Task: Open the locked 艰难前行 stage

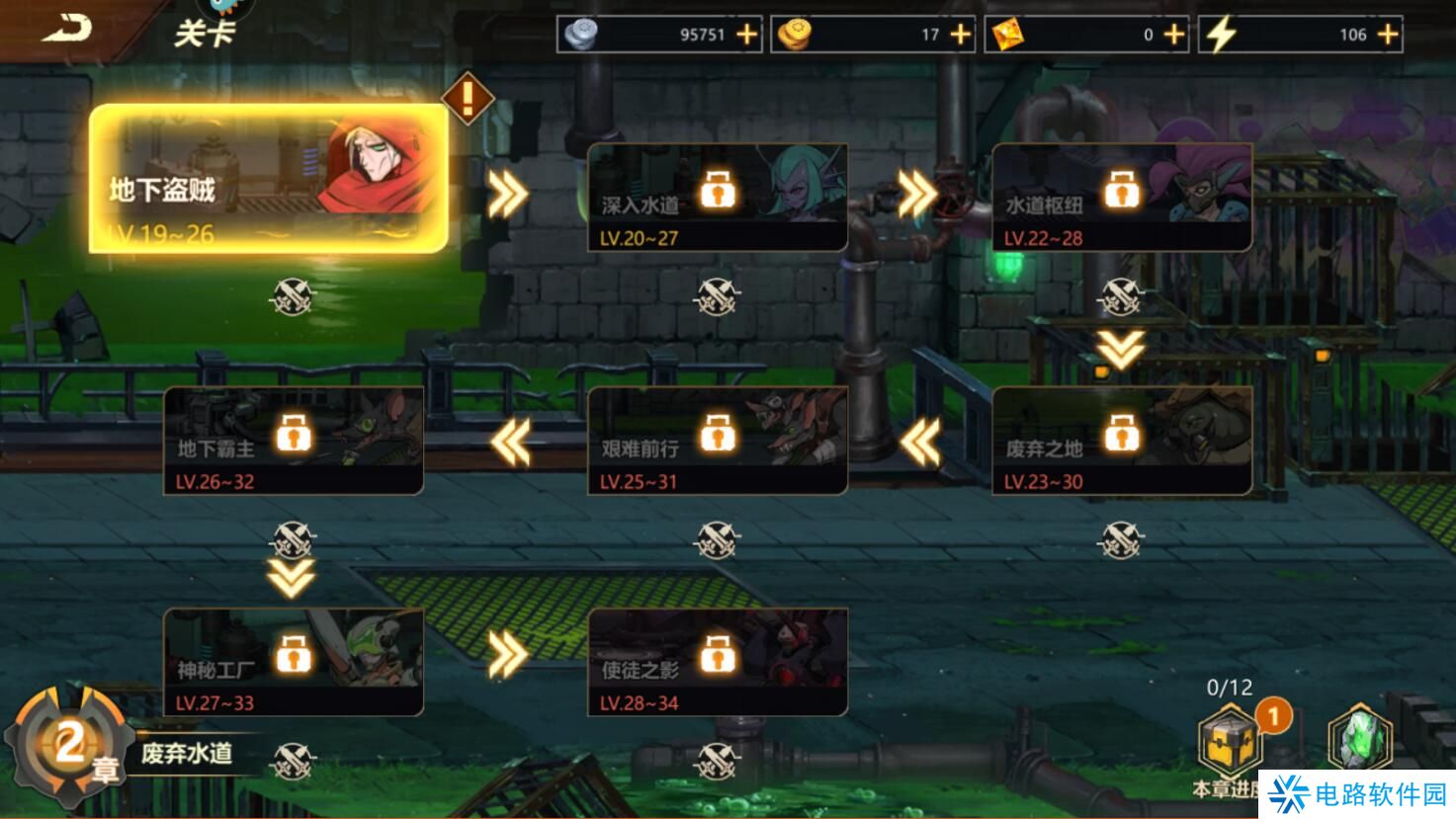Action: point(717,440)
